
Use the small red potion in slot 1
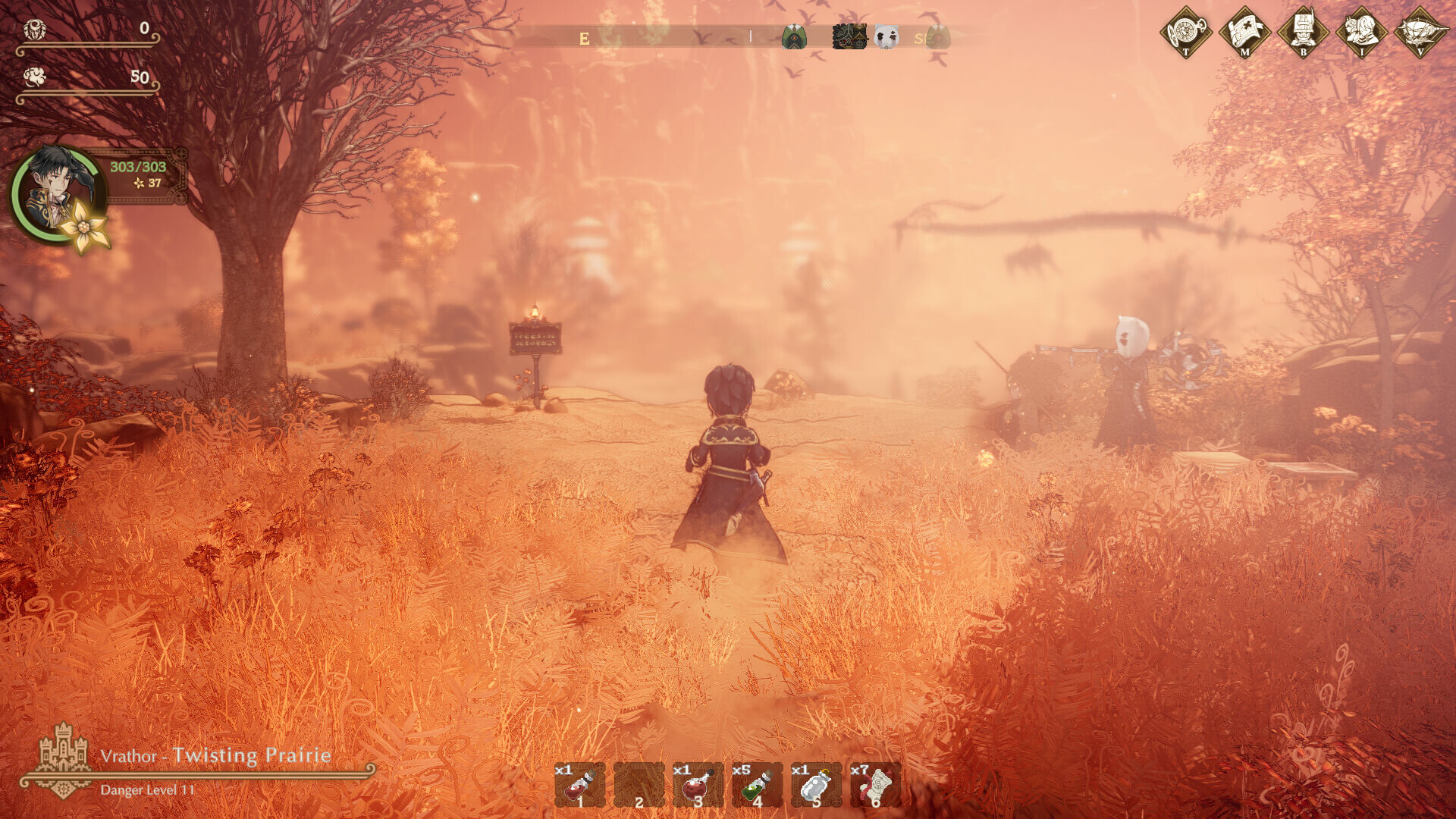(580, 785)
